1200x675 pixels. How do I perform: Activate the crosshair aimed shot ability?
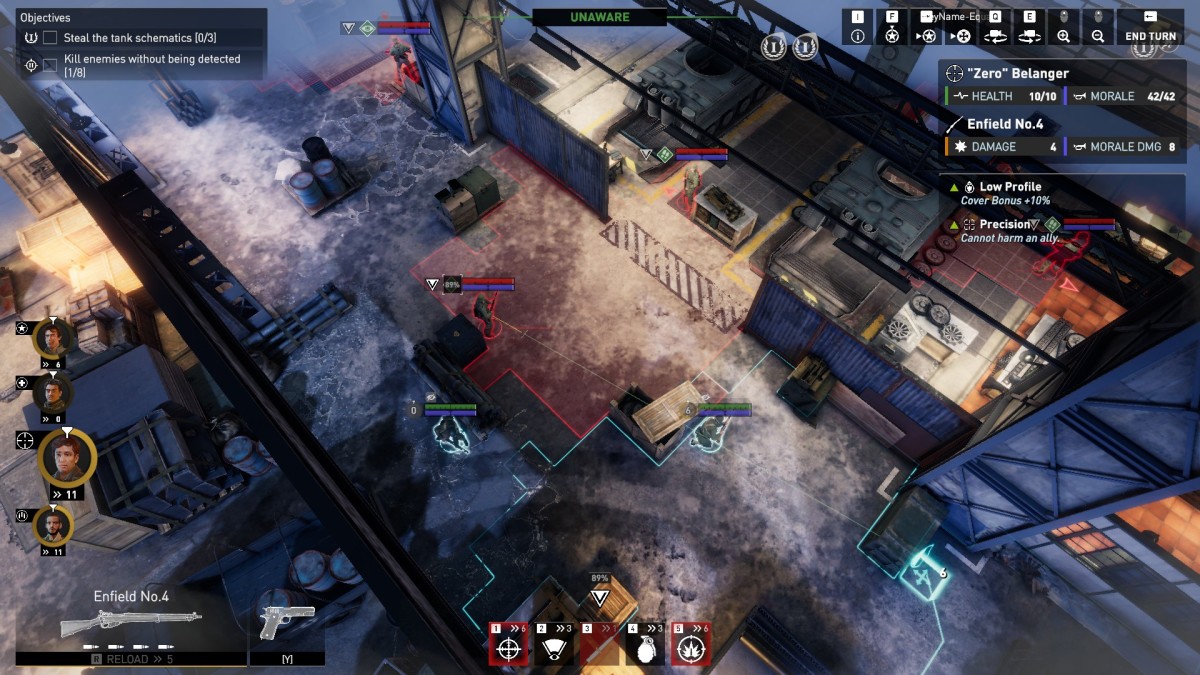coord(509,648)
